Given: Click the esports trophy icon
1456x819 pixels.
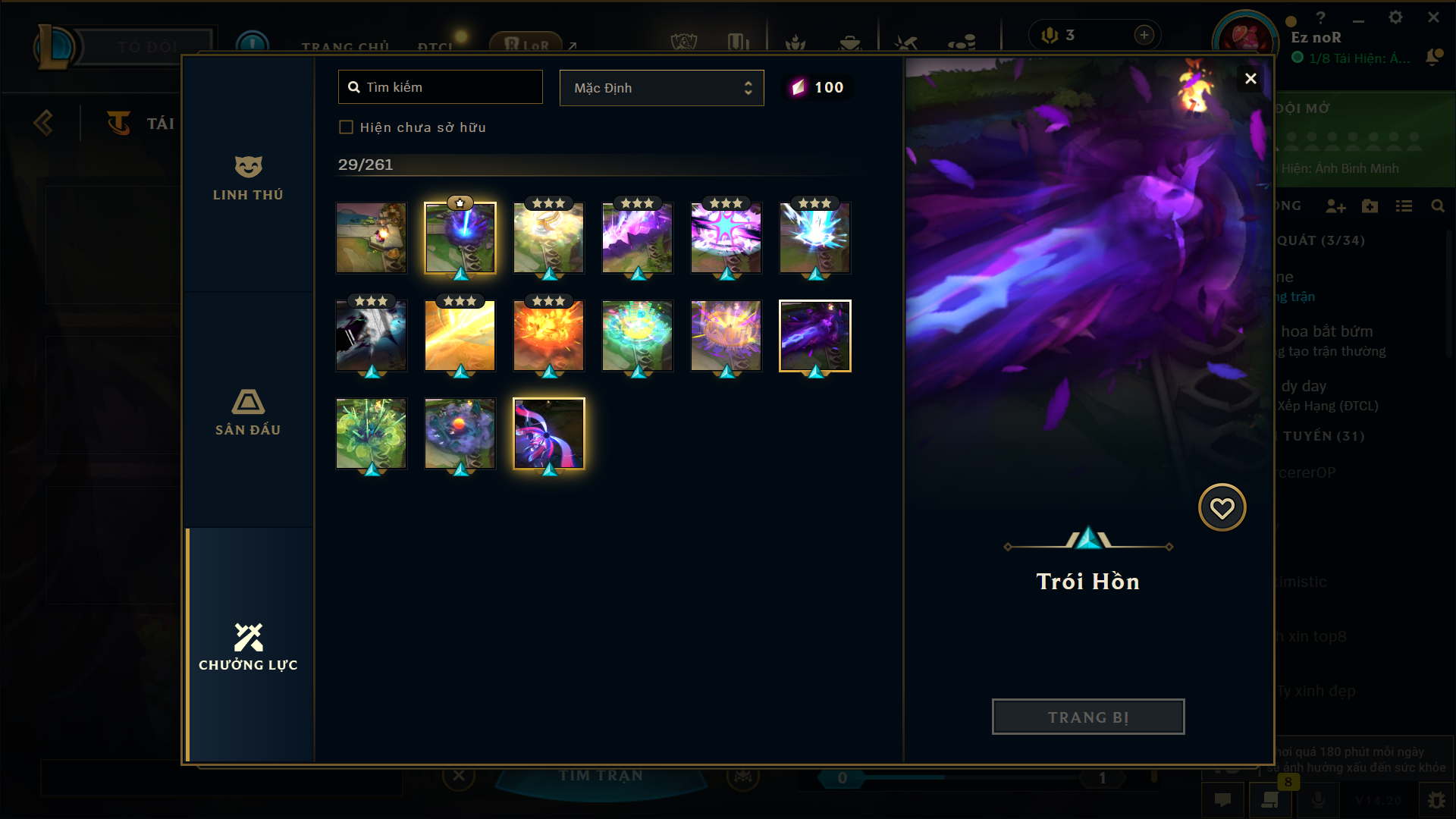Looking at the screenshot, I should 685,41.
